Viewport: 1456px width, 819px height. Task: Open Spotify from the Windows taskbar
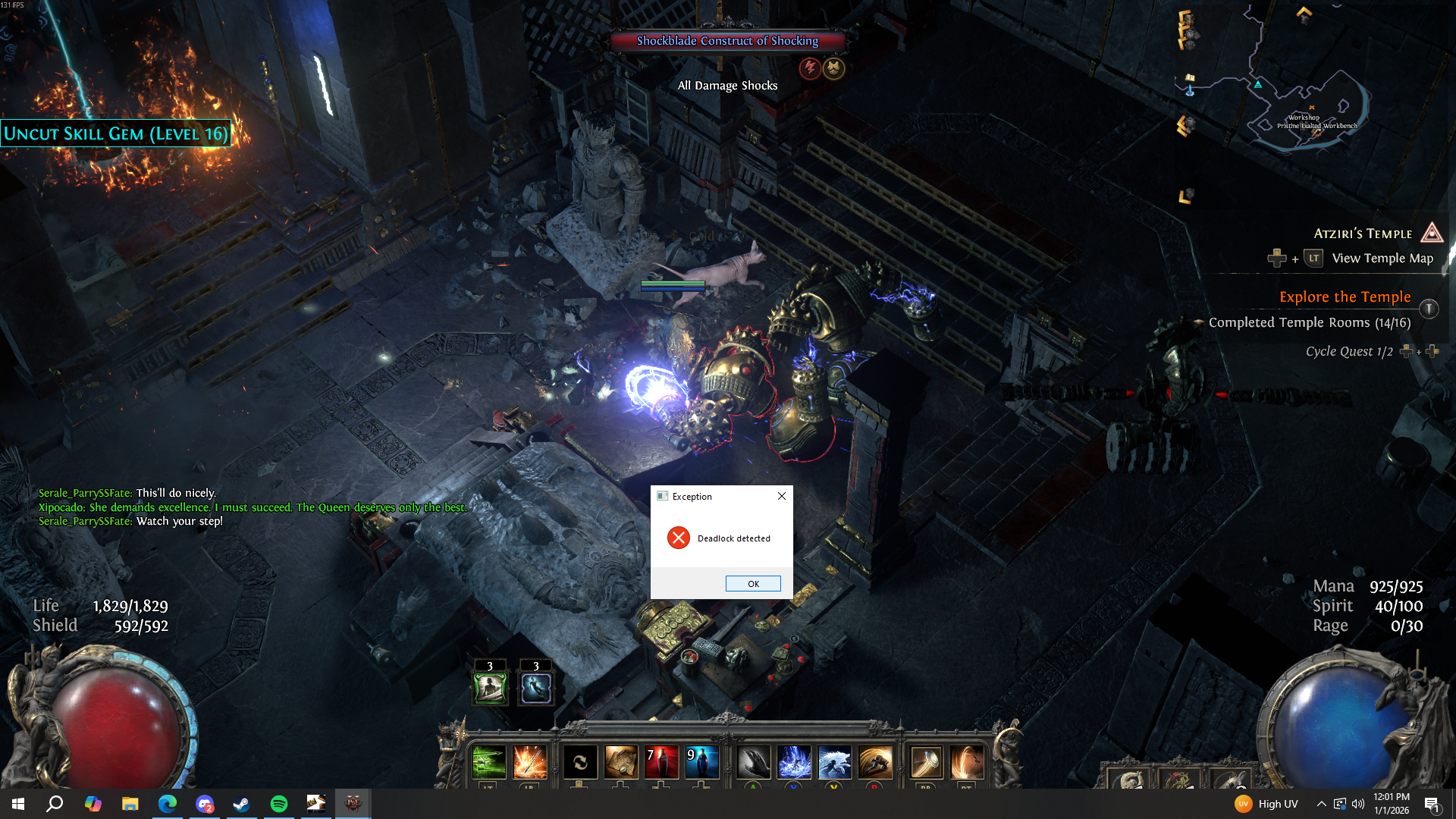[x=278, y=804]
